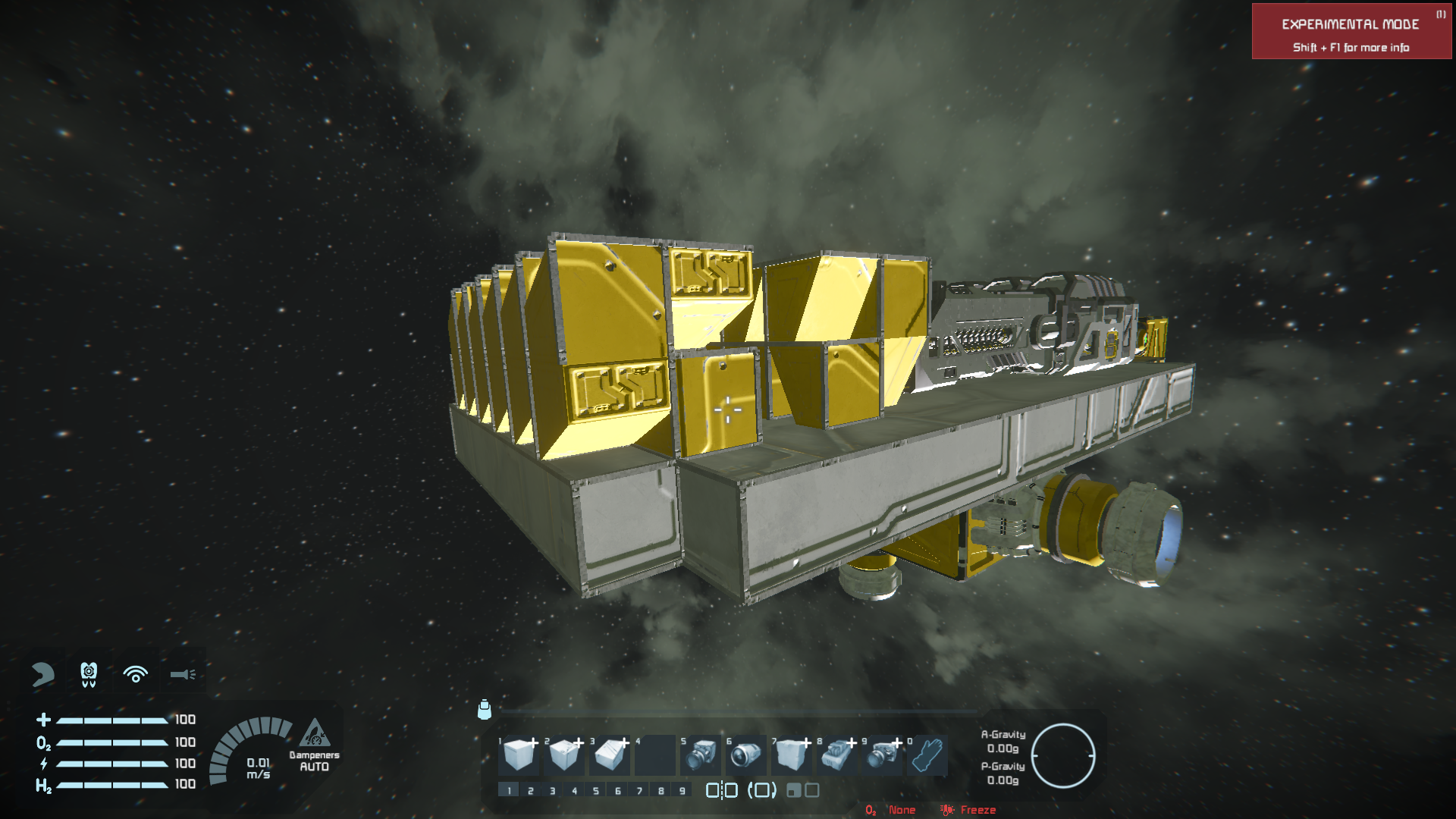Image resolution: width=1456 pixels, height=819 pixels.
Task: Choose the armor block in hotbar slot 2
Action: tap(564, 755)
